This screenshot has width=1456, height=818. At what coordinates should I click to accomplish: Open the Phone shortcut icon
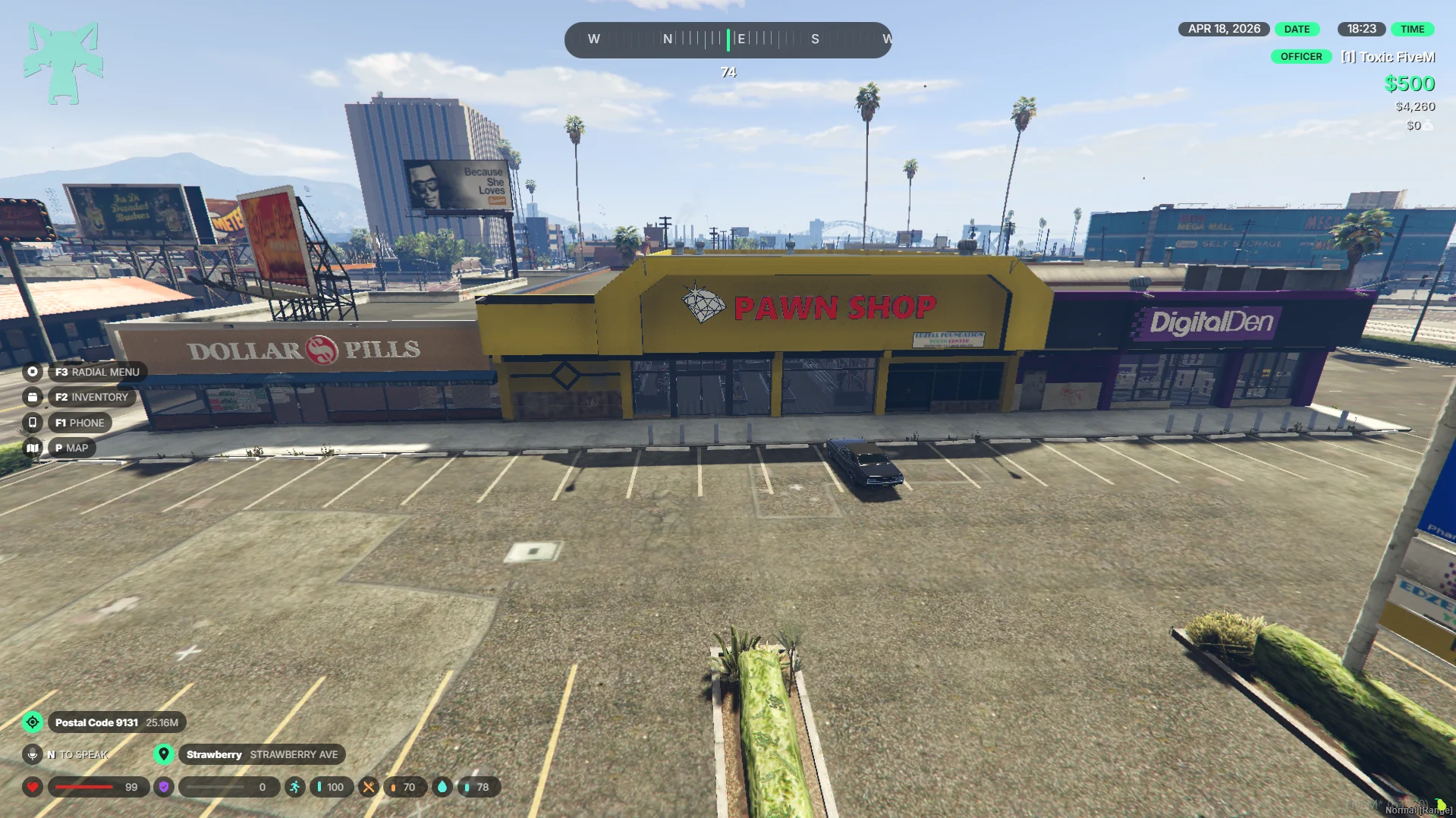point(32,423)
